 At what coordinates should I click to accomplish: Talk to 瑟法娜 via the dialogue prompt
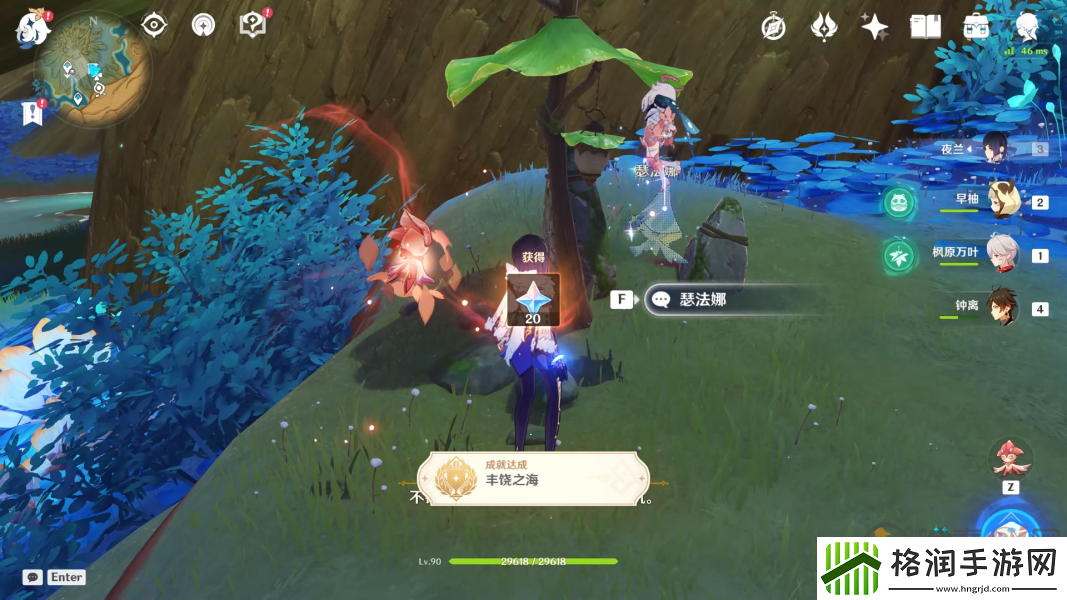coord(736,298)
